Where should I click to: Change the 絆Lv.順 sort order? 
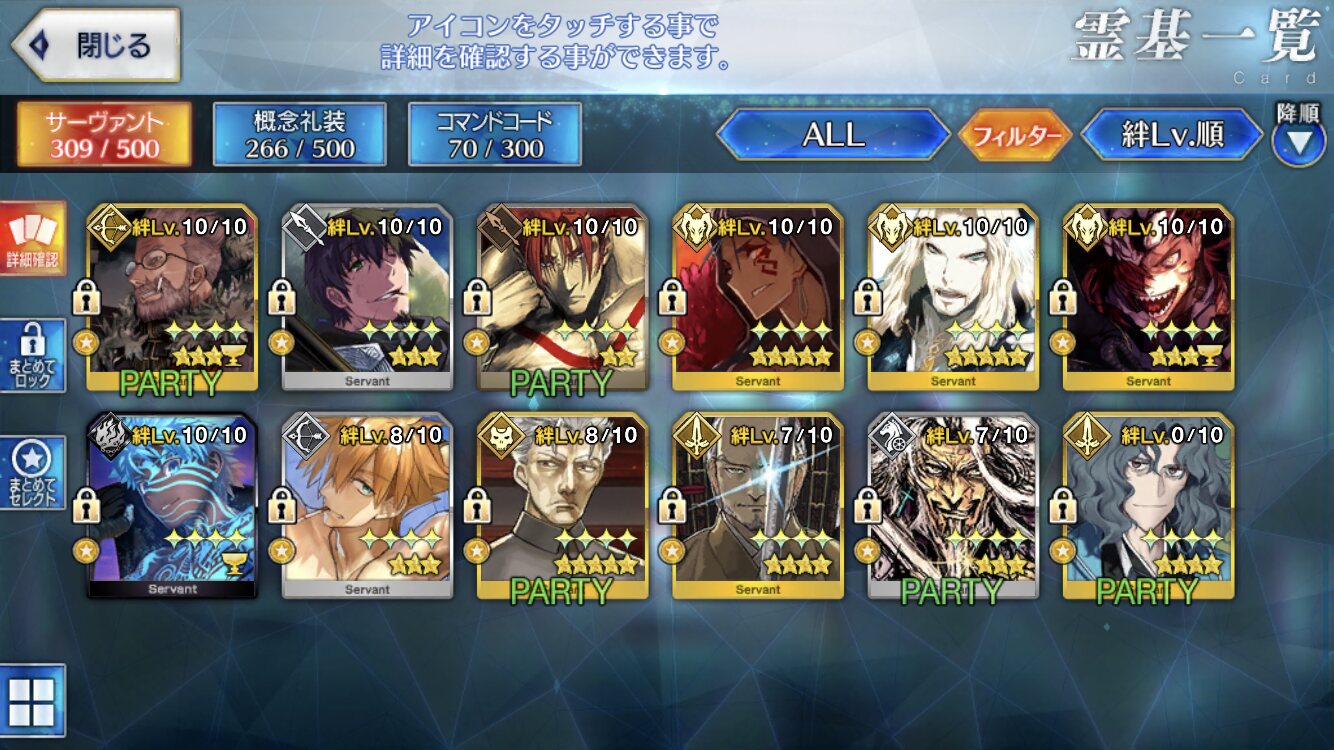tap(1172, 135)
